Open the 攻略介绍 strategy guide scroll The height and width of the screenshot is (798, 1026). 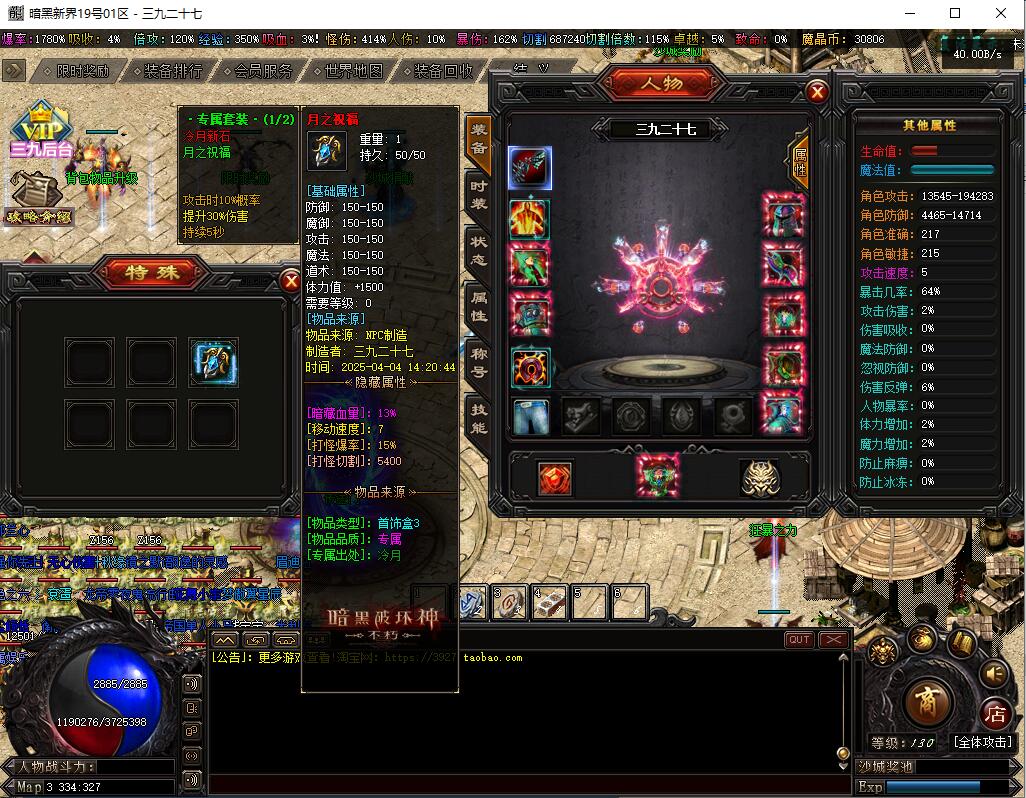pyautogui.click(x=40, y=197)
